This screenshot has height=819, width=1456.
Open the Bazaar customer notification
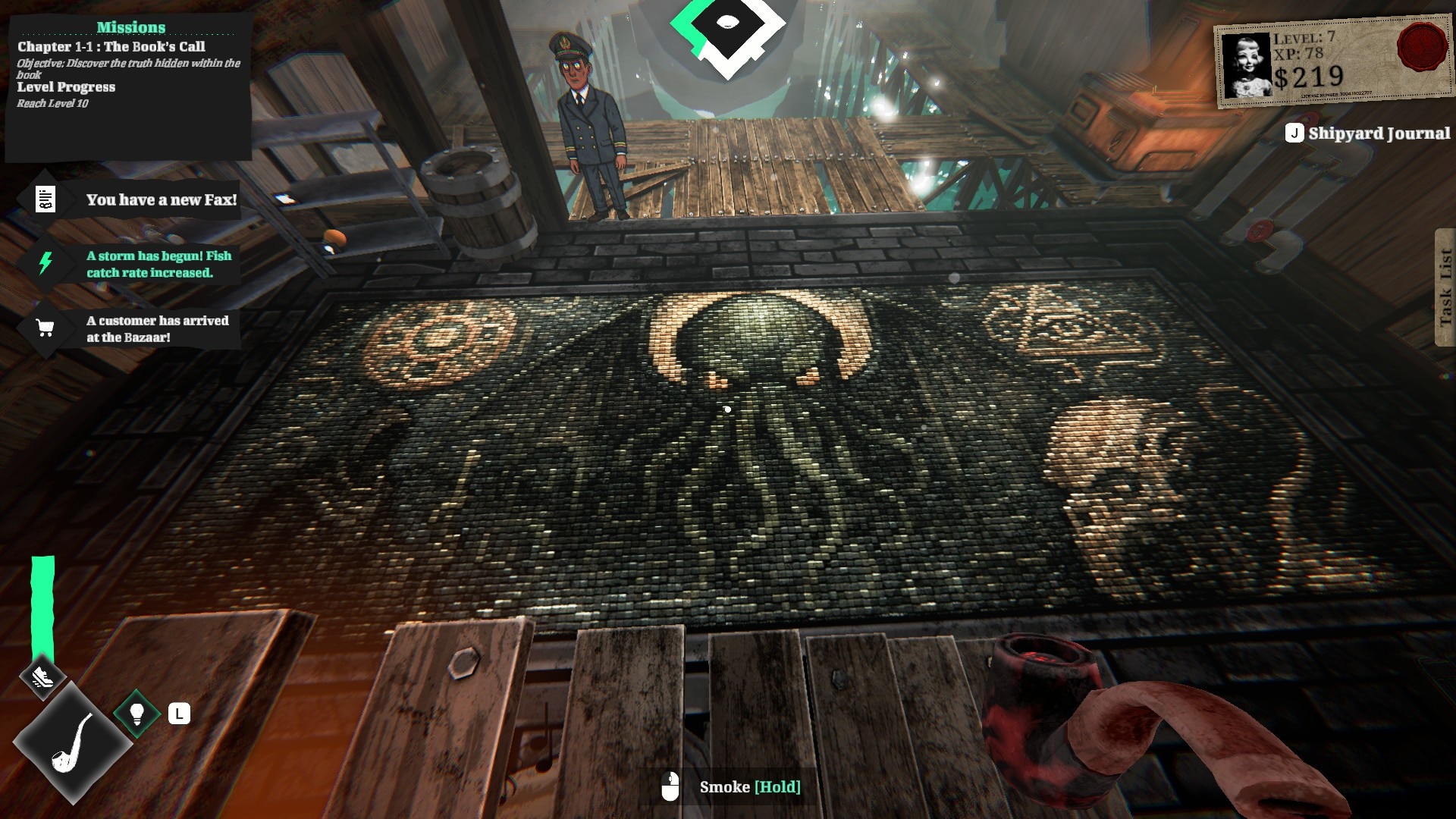pos(129,329)
